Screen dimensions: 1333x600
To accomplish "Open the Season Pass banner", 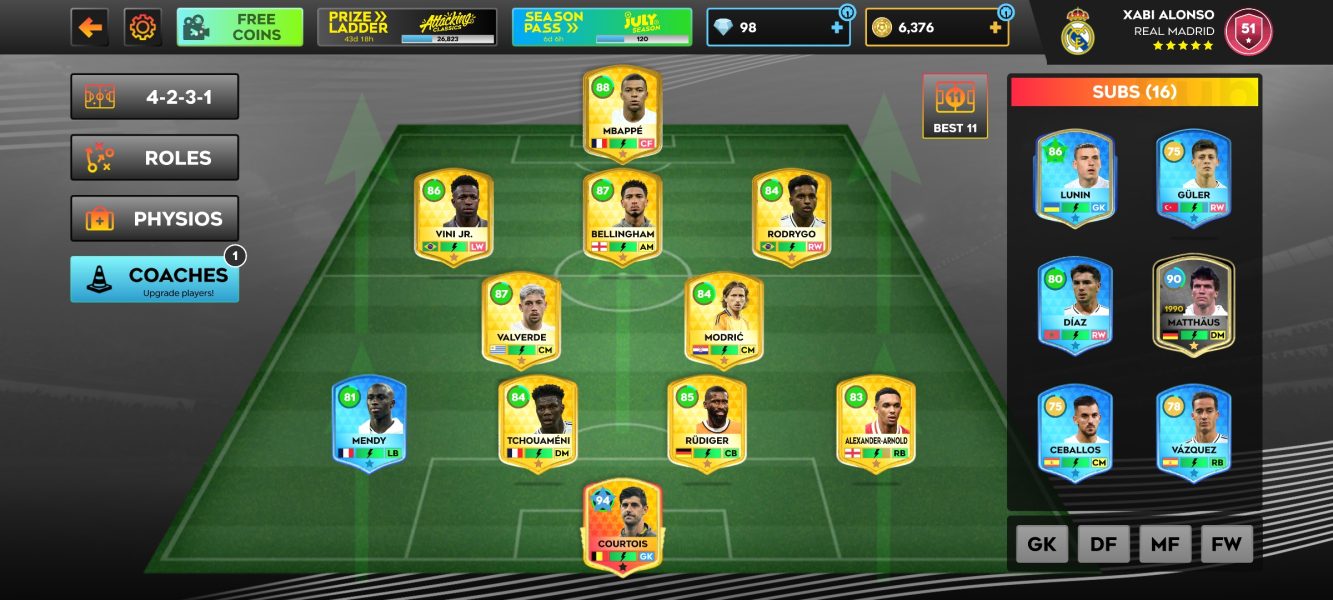I will coord(601,27).
